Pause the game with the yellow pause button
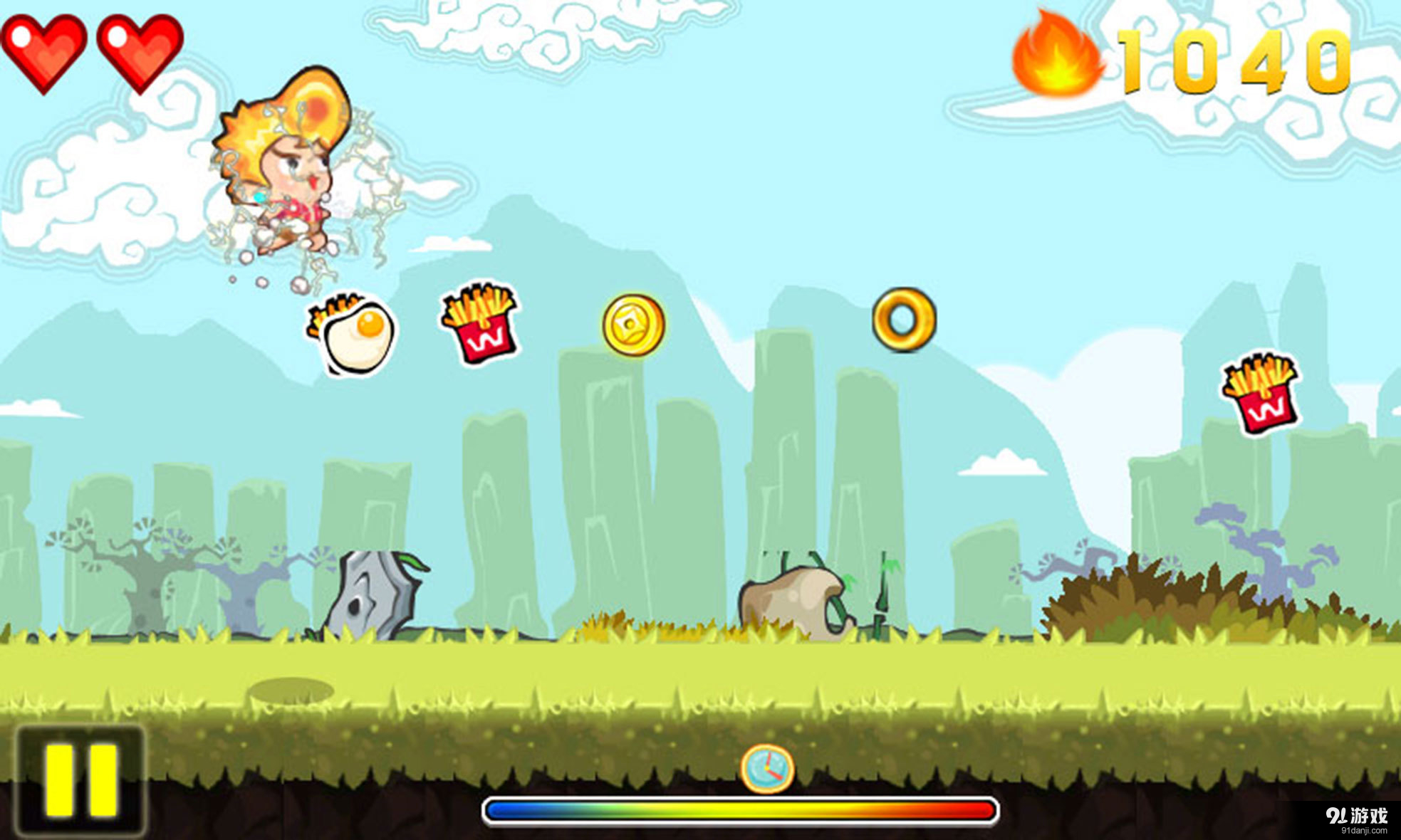The image size is (1401, 840). coord(80,781)
